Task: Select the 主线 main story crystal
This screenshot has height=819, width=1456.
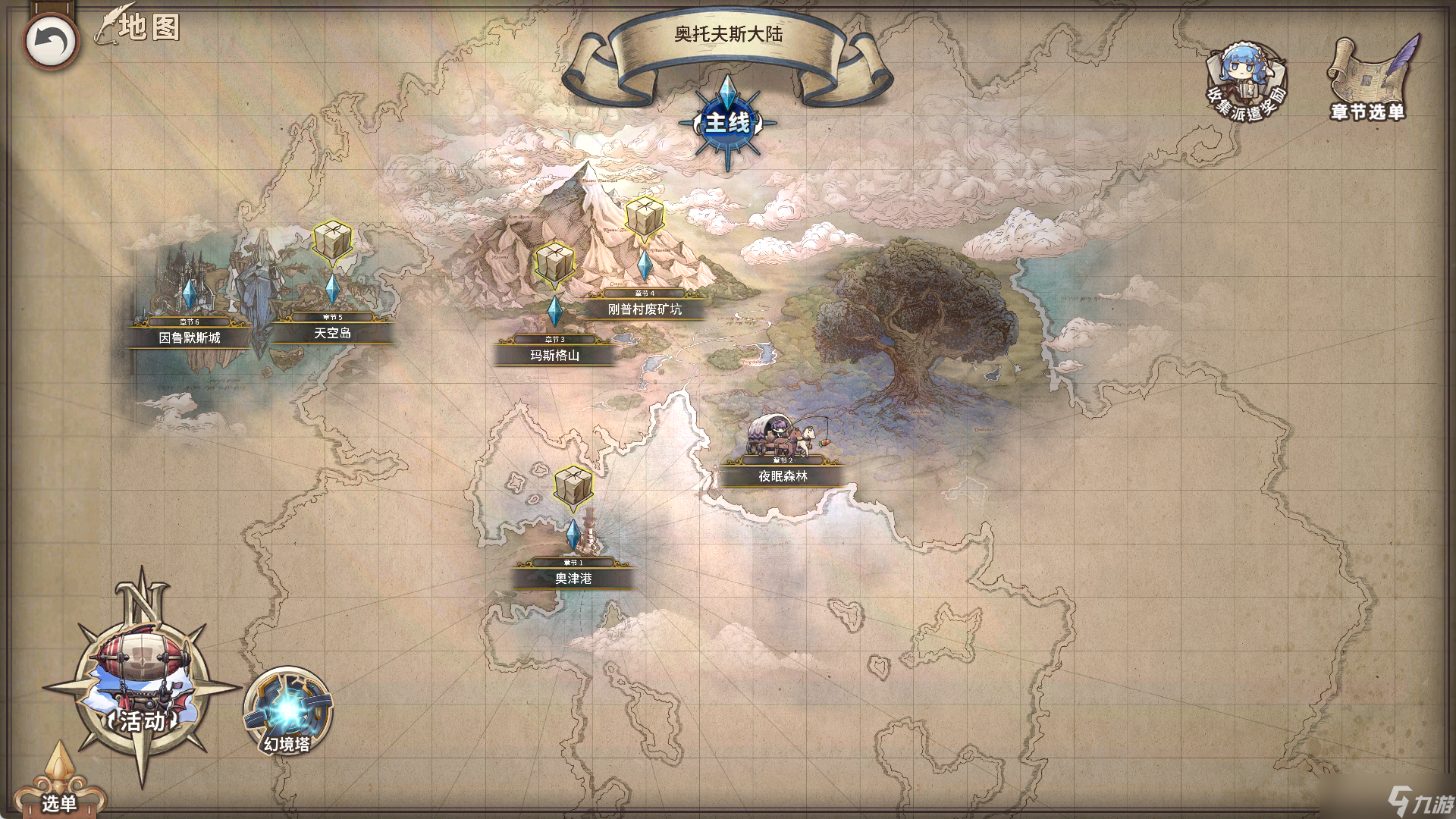Action: (727, 121)
